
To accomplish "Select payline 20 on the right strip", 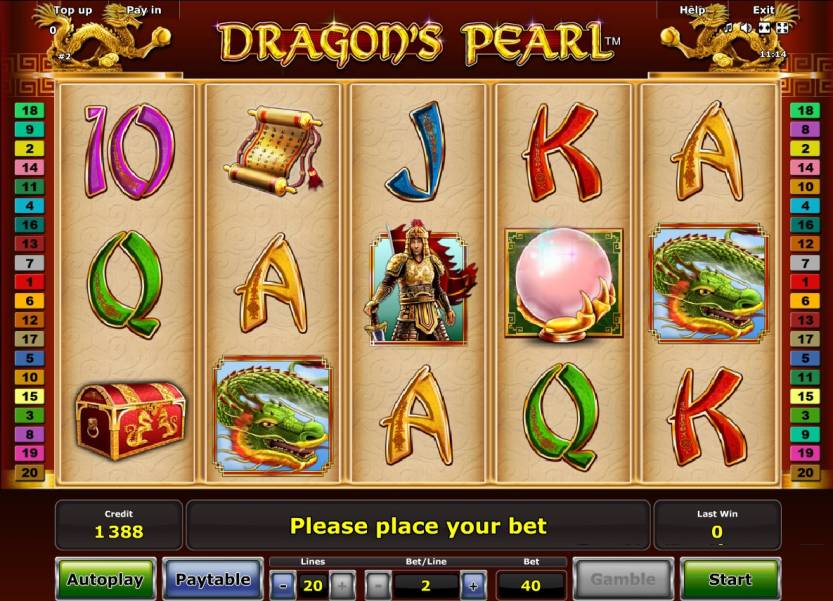I will [803, 472].
